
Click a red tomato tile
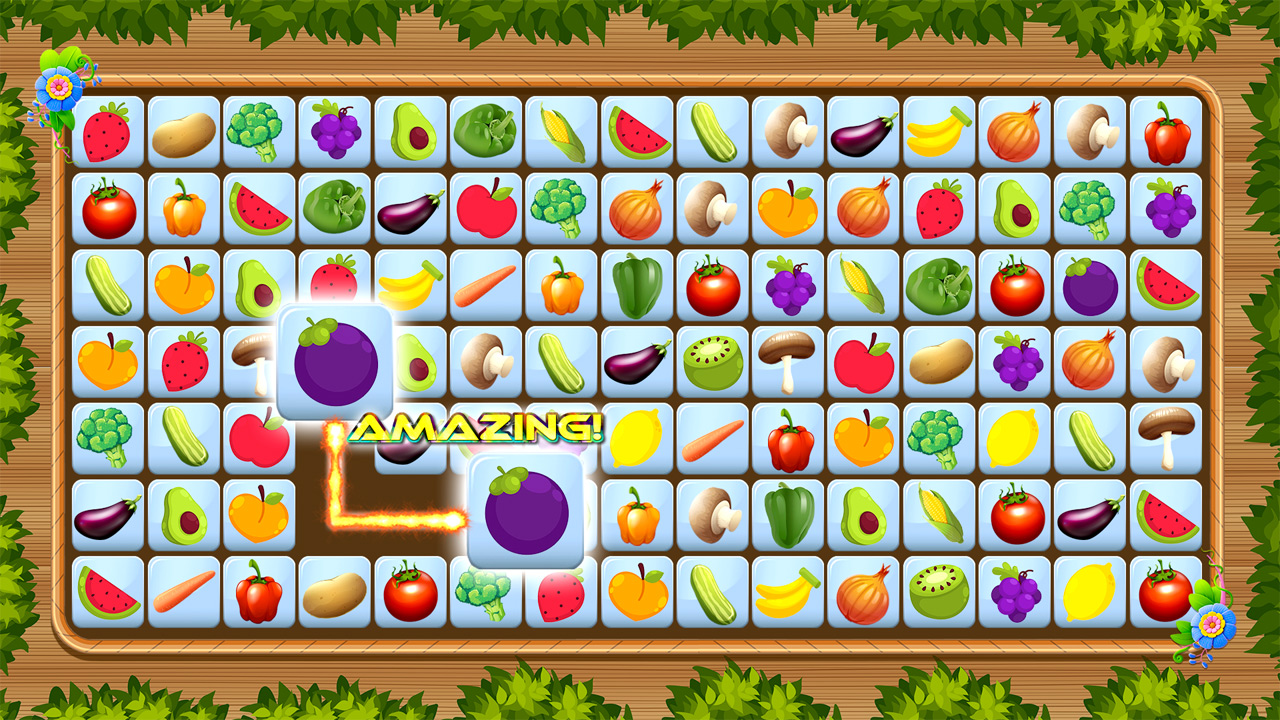point(107,209)
